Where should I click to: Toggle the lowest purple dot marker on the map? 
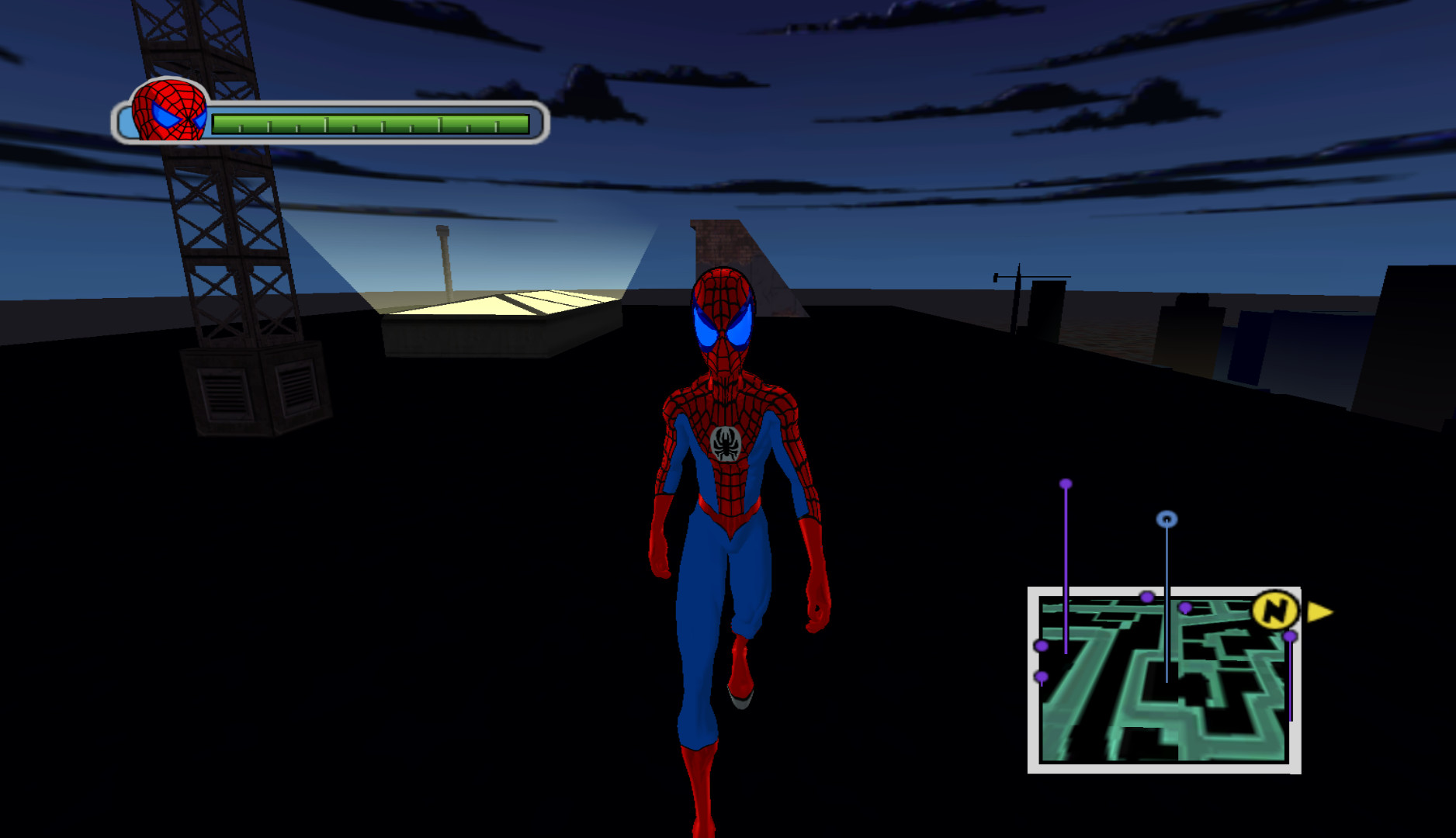click(x=1041, y=675)
